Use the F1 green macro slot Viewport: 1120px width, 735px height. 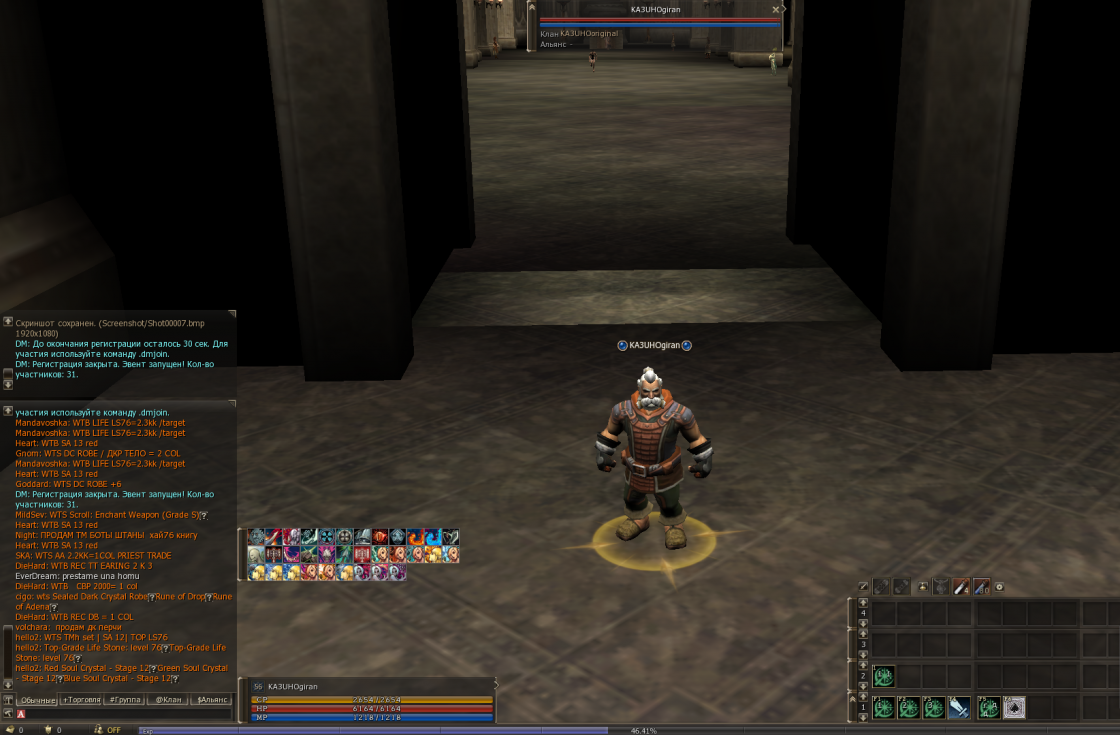click(x=884, y=708)
